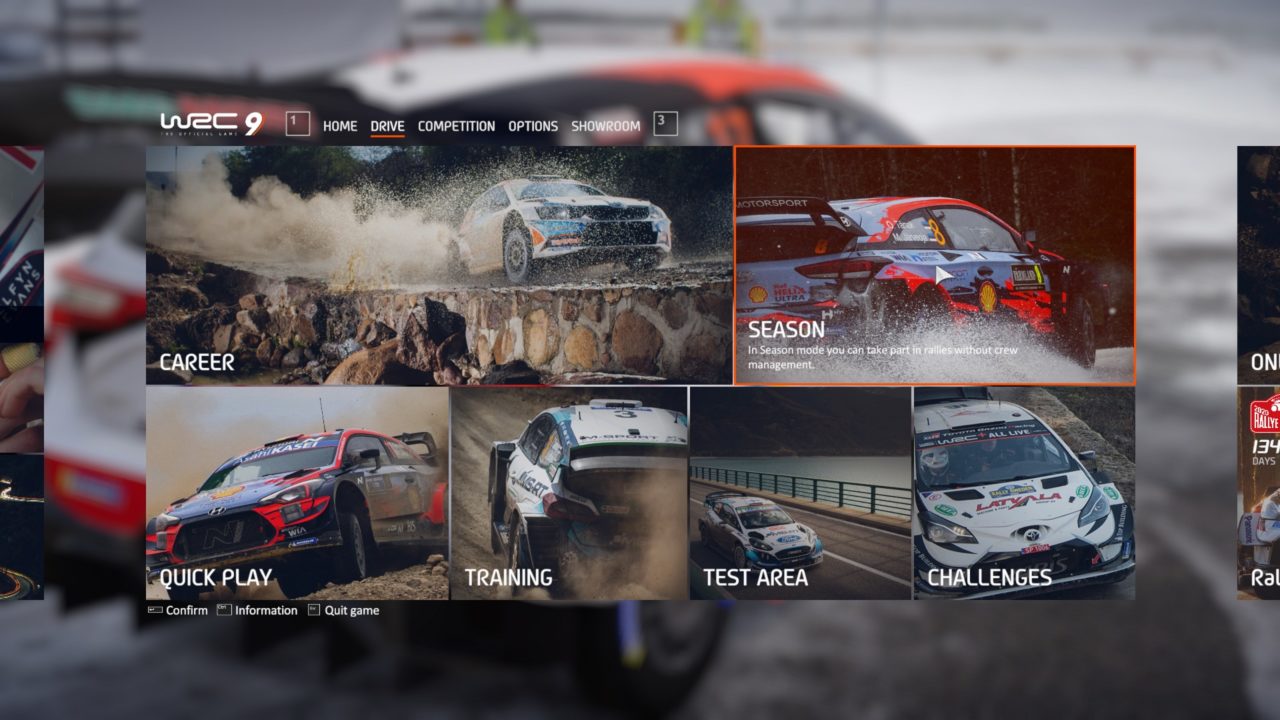Open the OPTIONS menu

coord(533,126)
